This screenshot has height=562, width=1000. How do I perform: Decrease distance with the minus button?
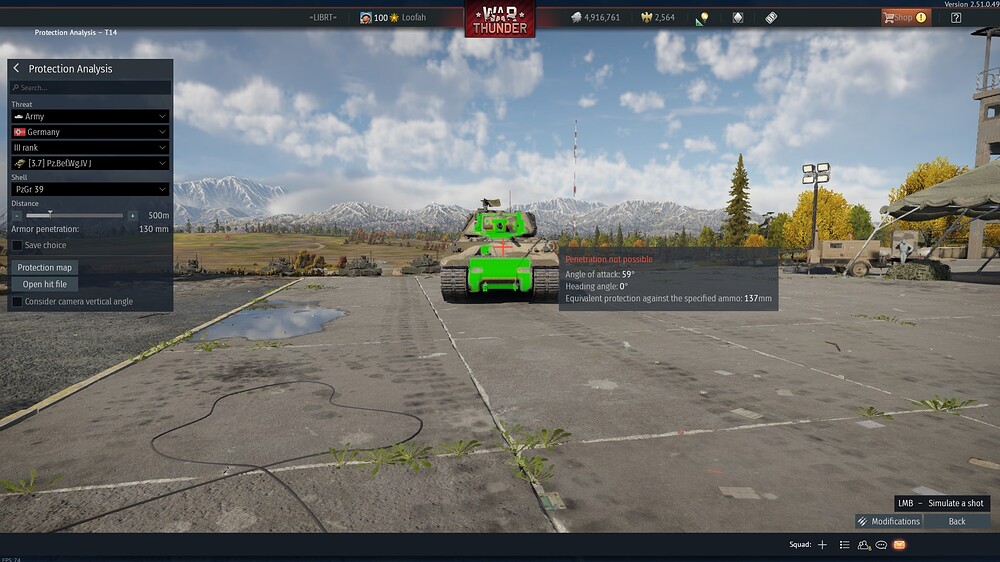[17, 215]
